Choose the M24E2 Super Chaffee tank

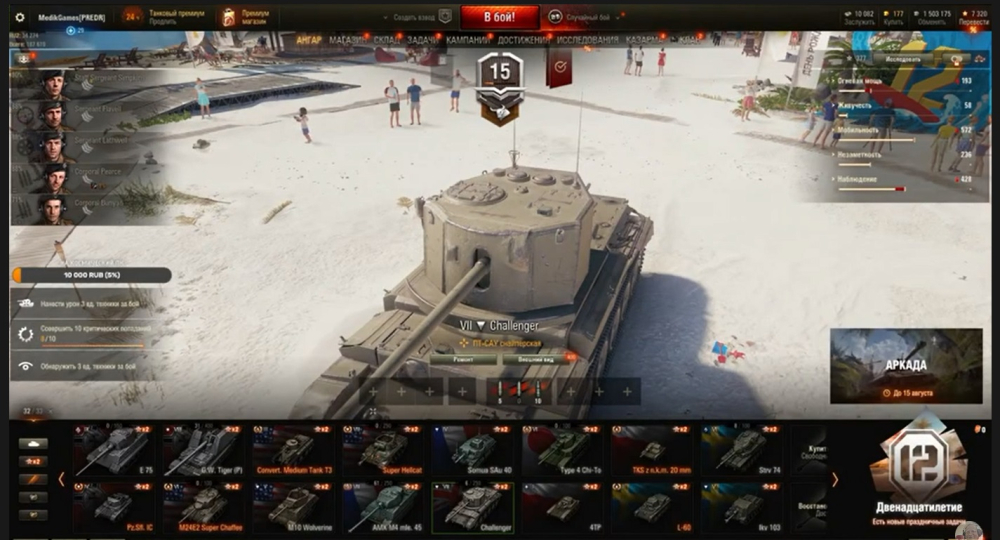(x=203, y=506)
